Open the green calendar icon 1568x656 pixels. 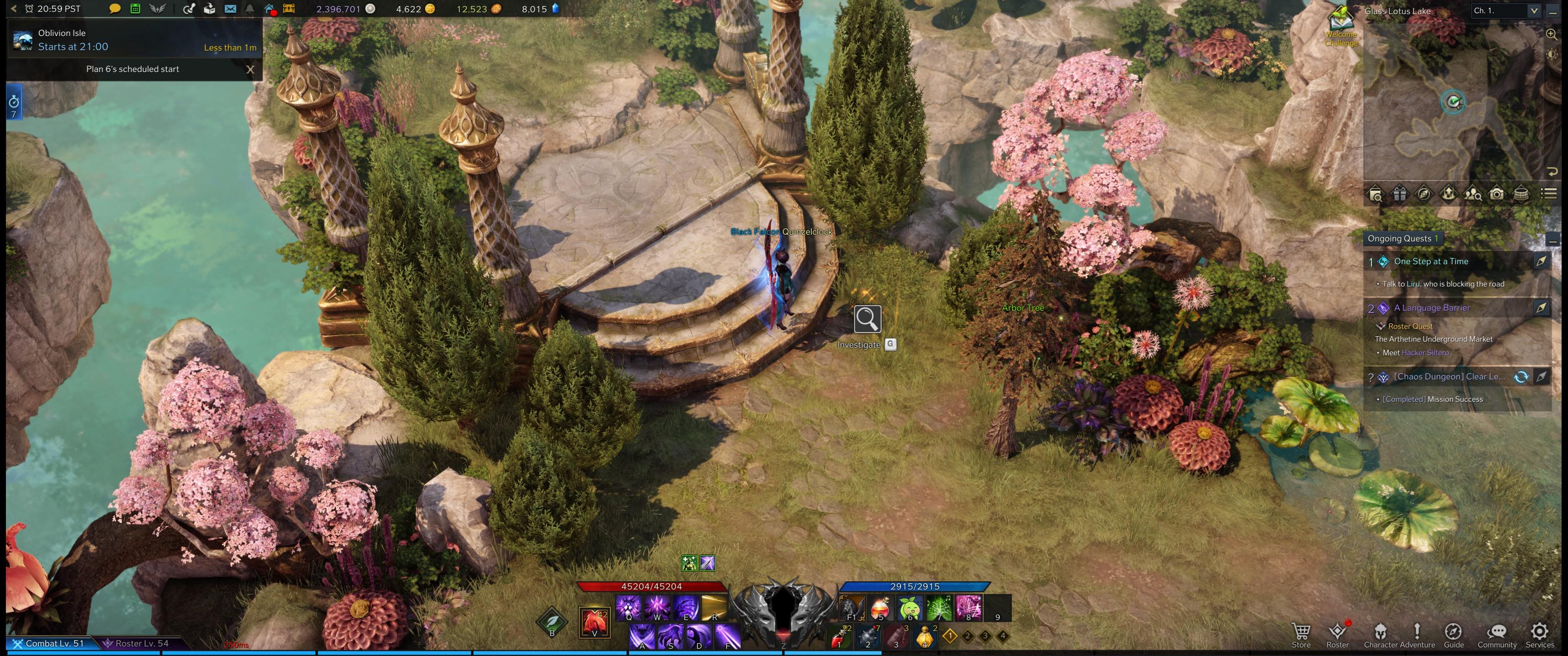135,9
